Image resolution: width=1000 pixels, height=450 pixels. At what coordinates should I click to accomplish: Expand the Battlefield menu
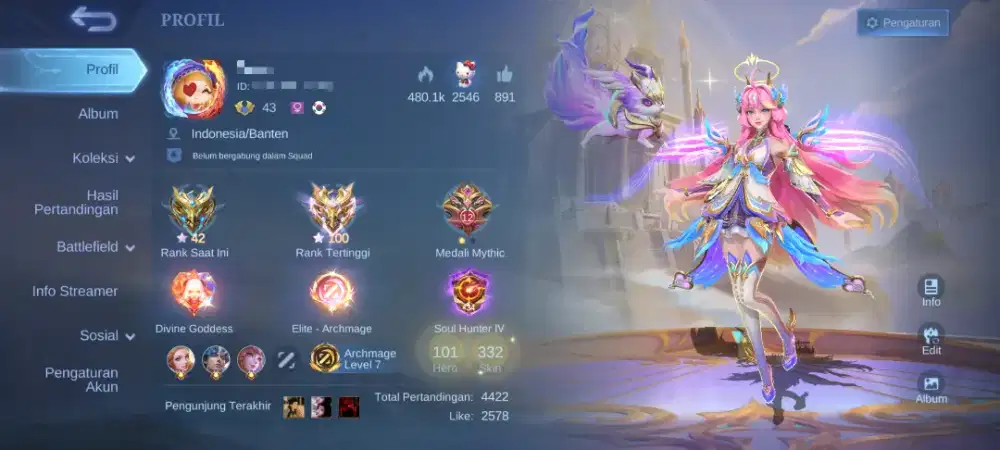(x=96, y=246)
